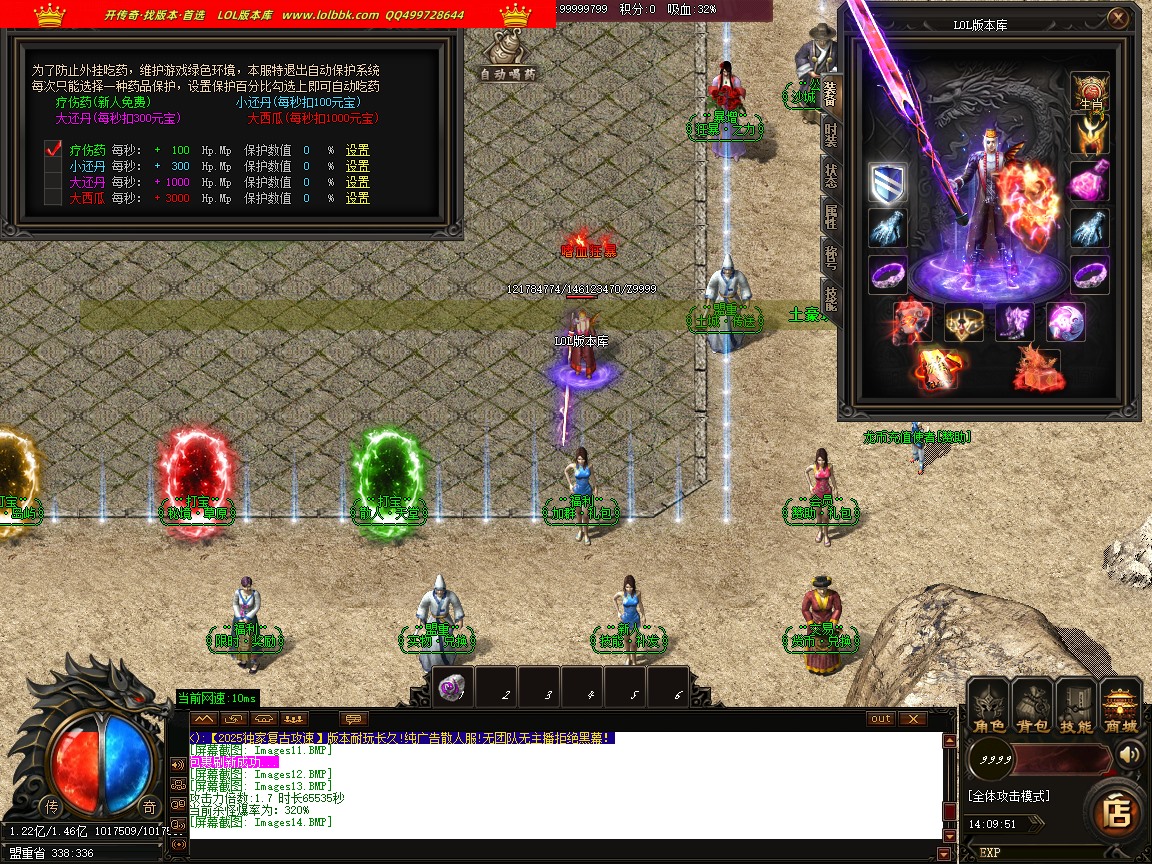Click 设置 for the 小还丹 row

[x=357, y=167]
